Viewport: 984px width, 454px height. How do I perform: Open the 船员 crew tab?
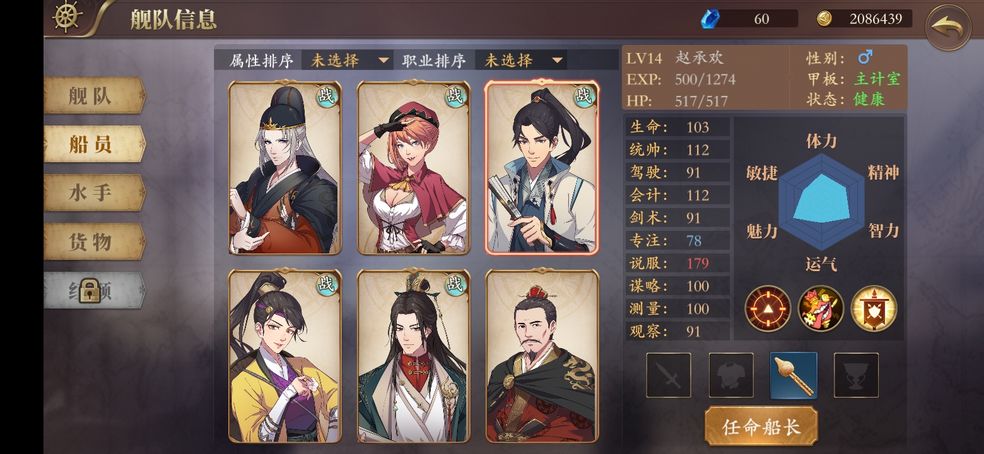[94, 144]
